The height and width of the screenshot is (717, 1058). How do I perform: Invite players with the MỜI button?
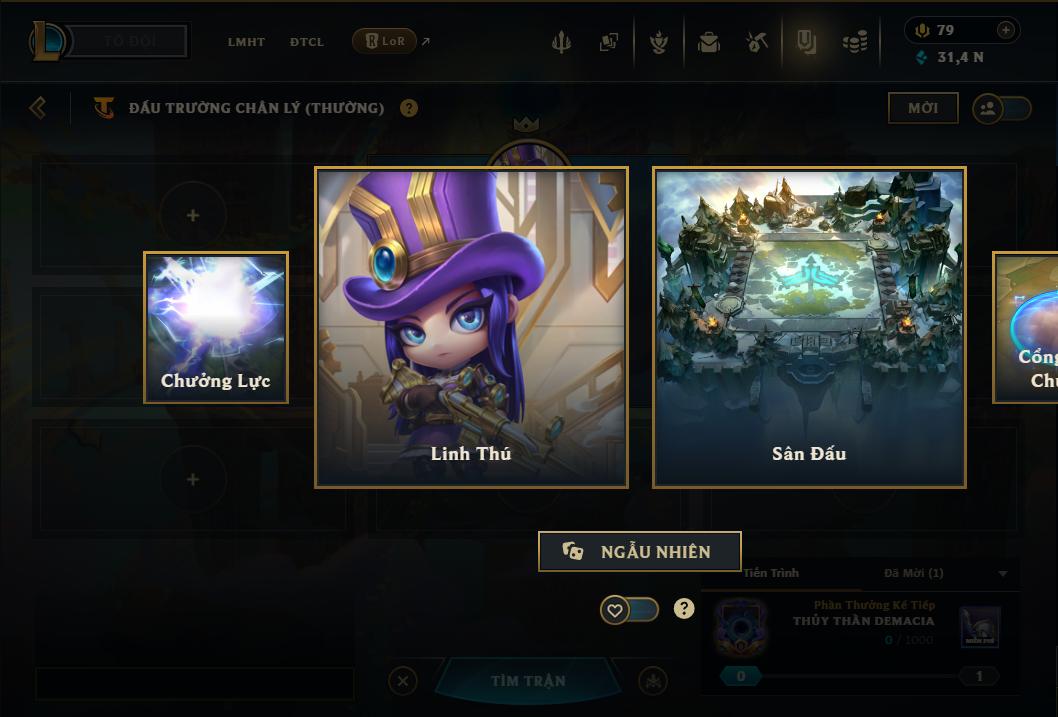[922, 108]
